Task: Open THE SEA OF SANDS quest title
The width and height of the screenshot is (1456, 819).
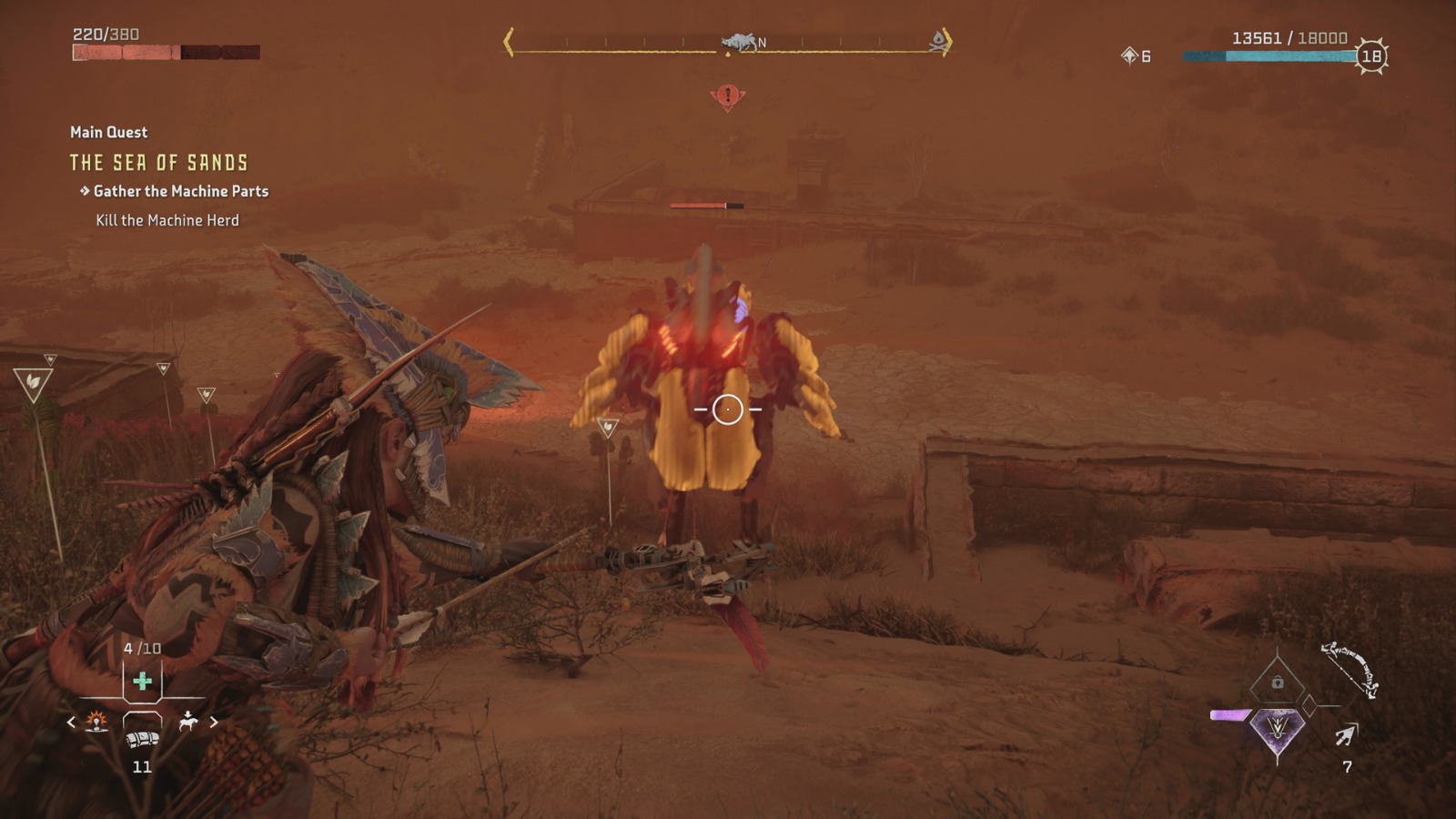Action: 157,163
